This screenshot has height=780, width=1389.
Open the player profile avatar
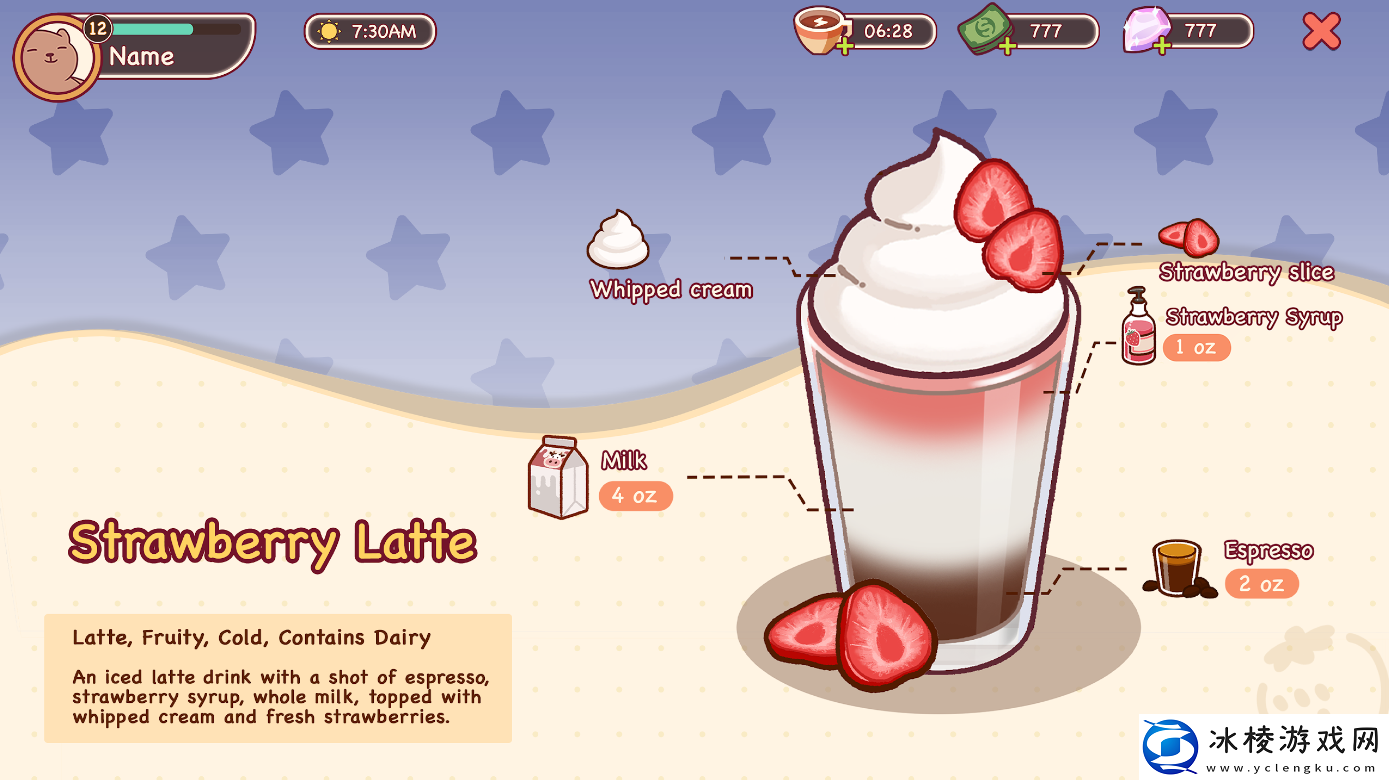[54, 59]
